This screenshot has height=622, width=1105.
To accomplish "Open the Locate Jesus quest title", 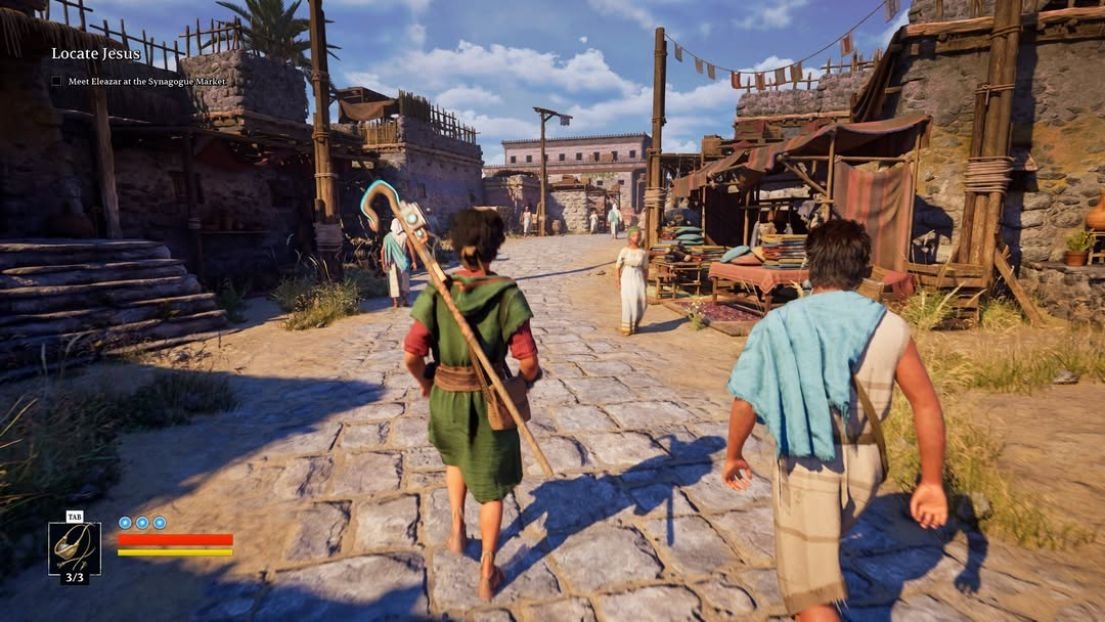I will (96, 54).
